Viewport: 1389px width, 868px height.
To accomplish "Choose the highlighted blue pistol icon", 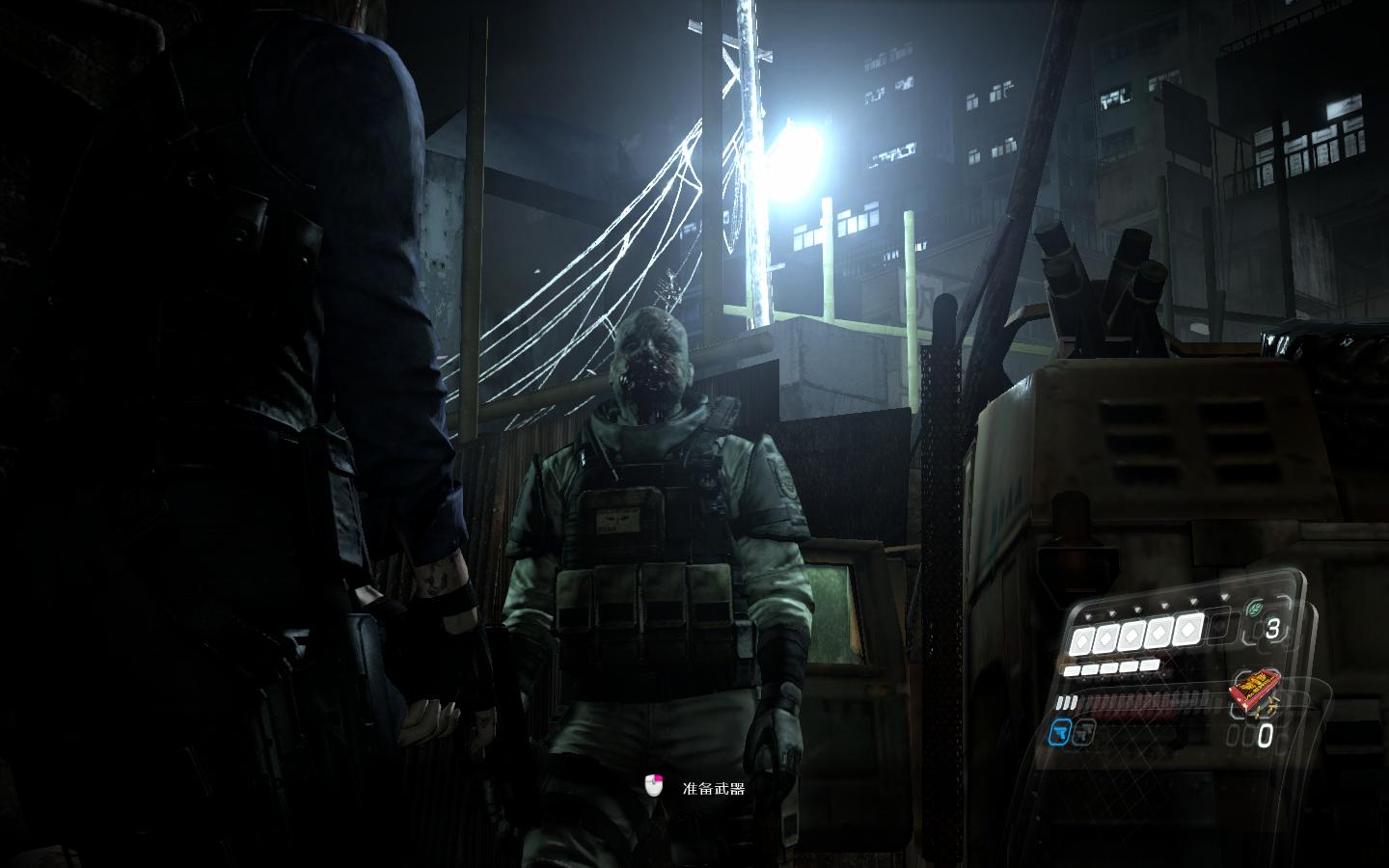I will click(1061, 733).
